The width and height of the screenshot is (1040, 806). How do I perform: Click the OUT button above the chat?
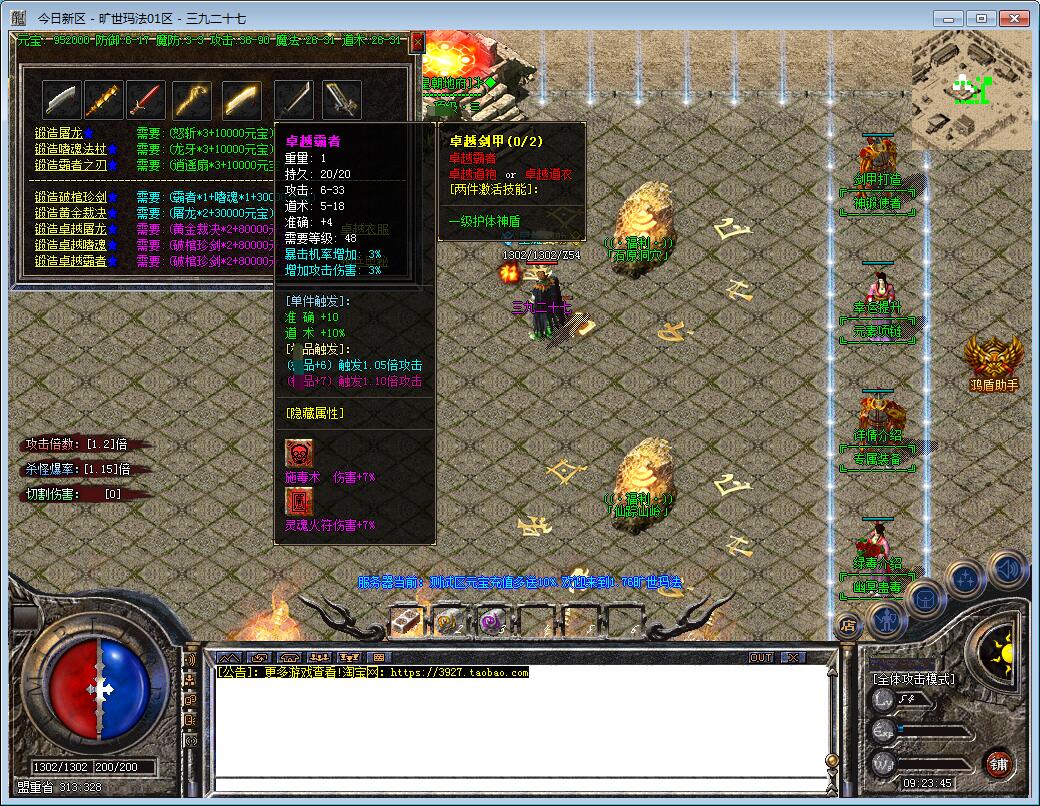761,658
